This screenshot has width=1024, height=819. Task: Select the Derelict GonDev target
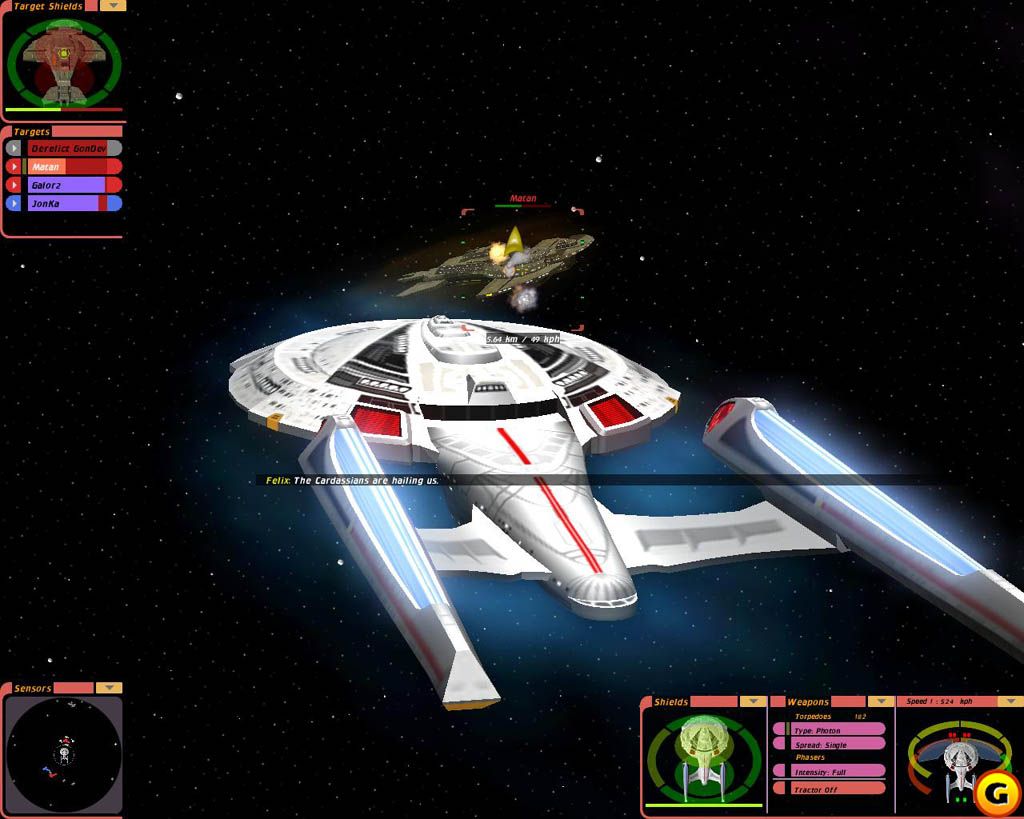(x=68, y=148)
